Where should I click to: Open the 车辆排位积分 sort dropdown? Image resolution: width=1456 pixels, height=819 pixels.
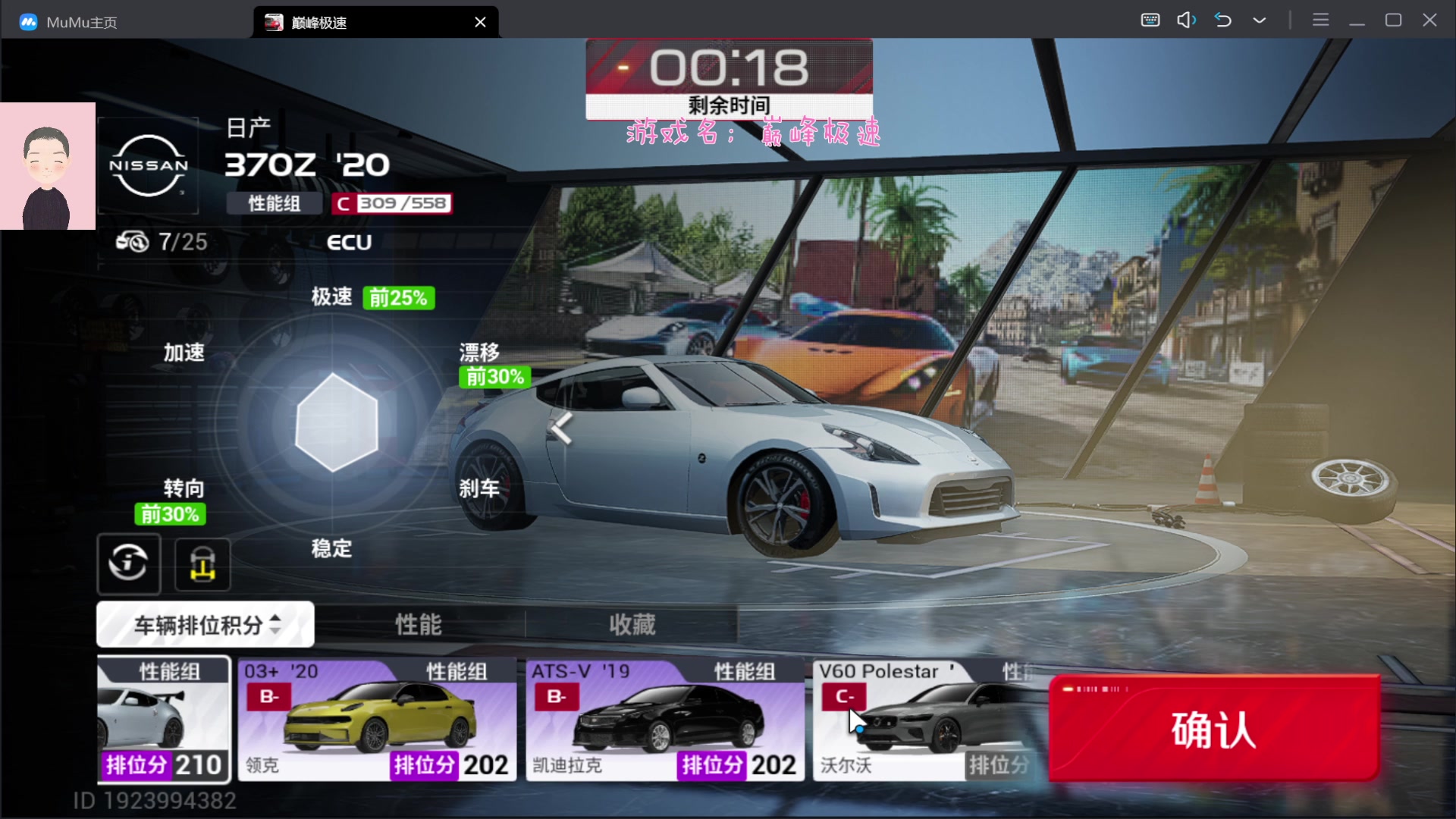(206, 625)
